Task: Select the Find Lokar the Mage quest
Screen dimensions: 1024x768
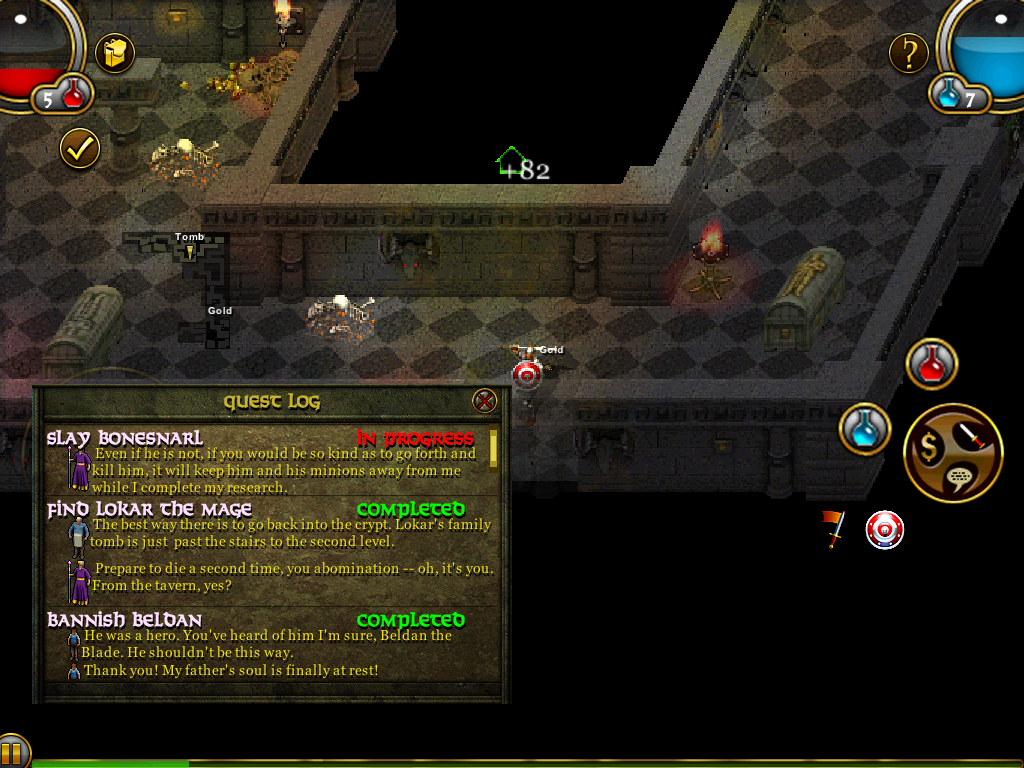Action: pos(147,510)
